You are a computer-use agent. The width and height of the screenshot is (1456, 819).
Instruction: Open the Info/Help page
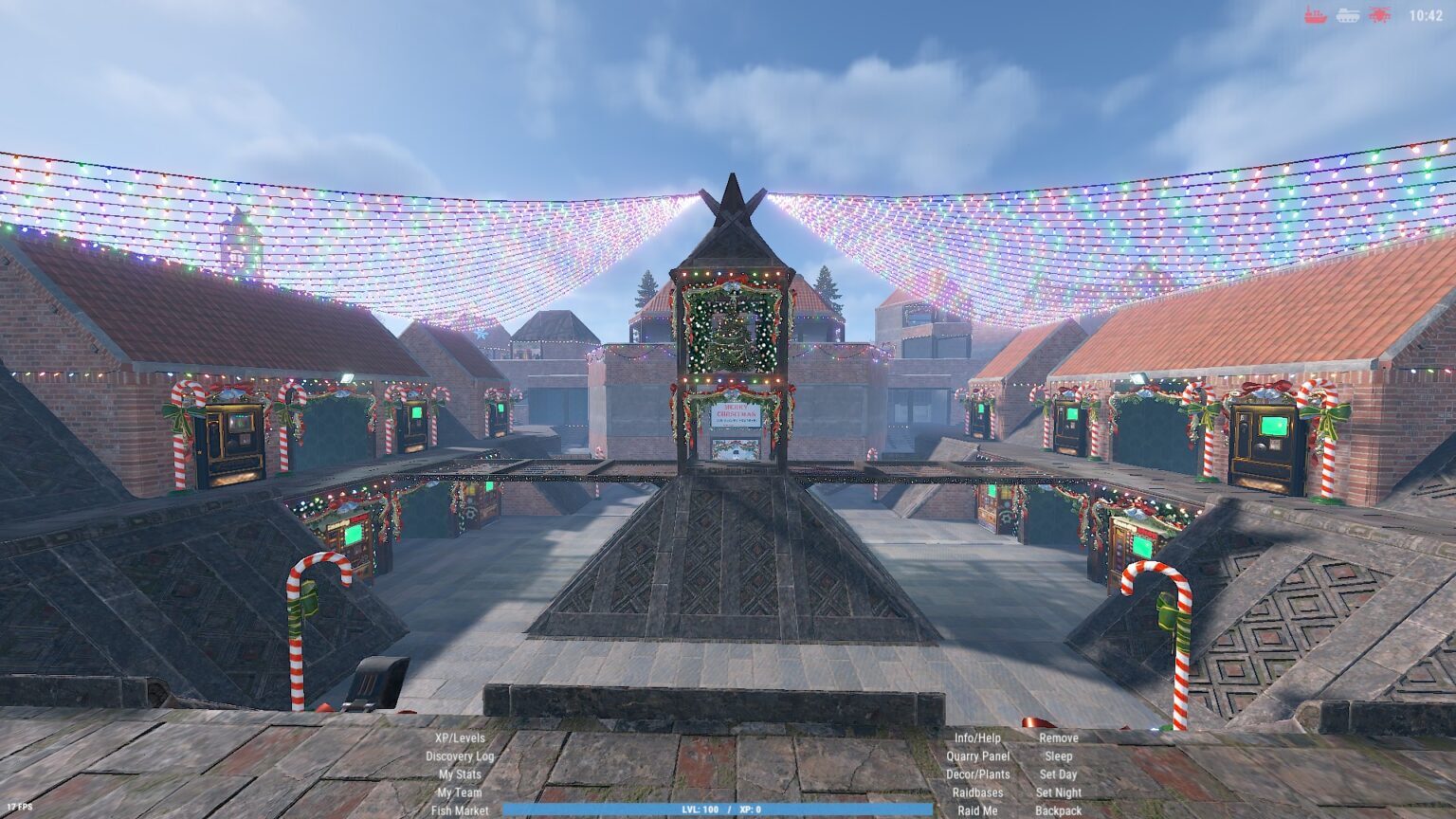[977, 737]
